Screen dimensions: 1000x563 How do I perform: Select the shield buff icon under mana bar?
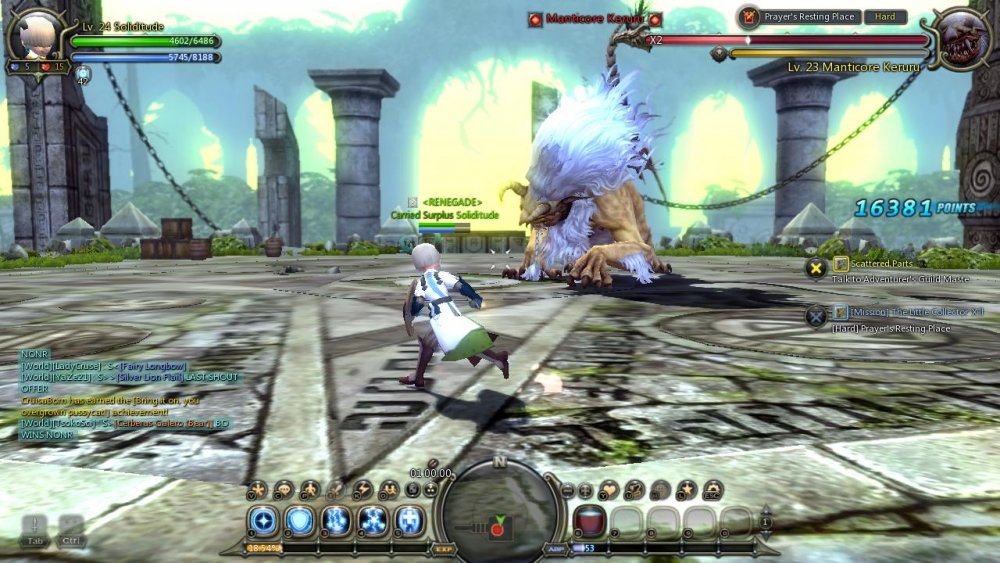[83, 73]
